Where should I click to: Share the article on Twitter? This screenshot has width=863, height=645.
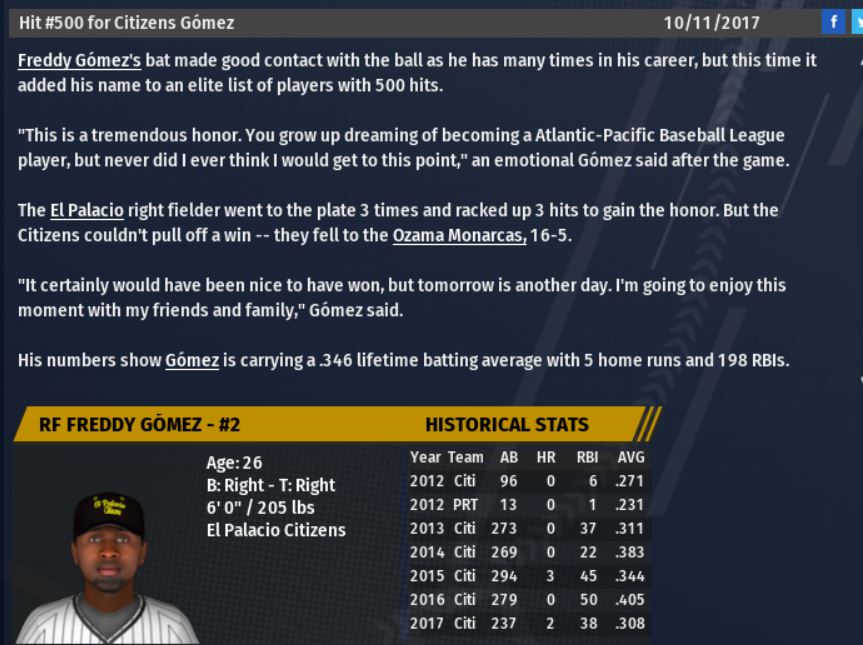pyautogui.click(x=857, y=22)
